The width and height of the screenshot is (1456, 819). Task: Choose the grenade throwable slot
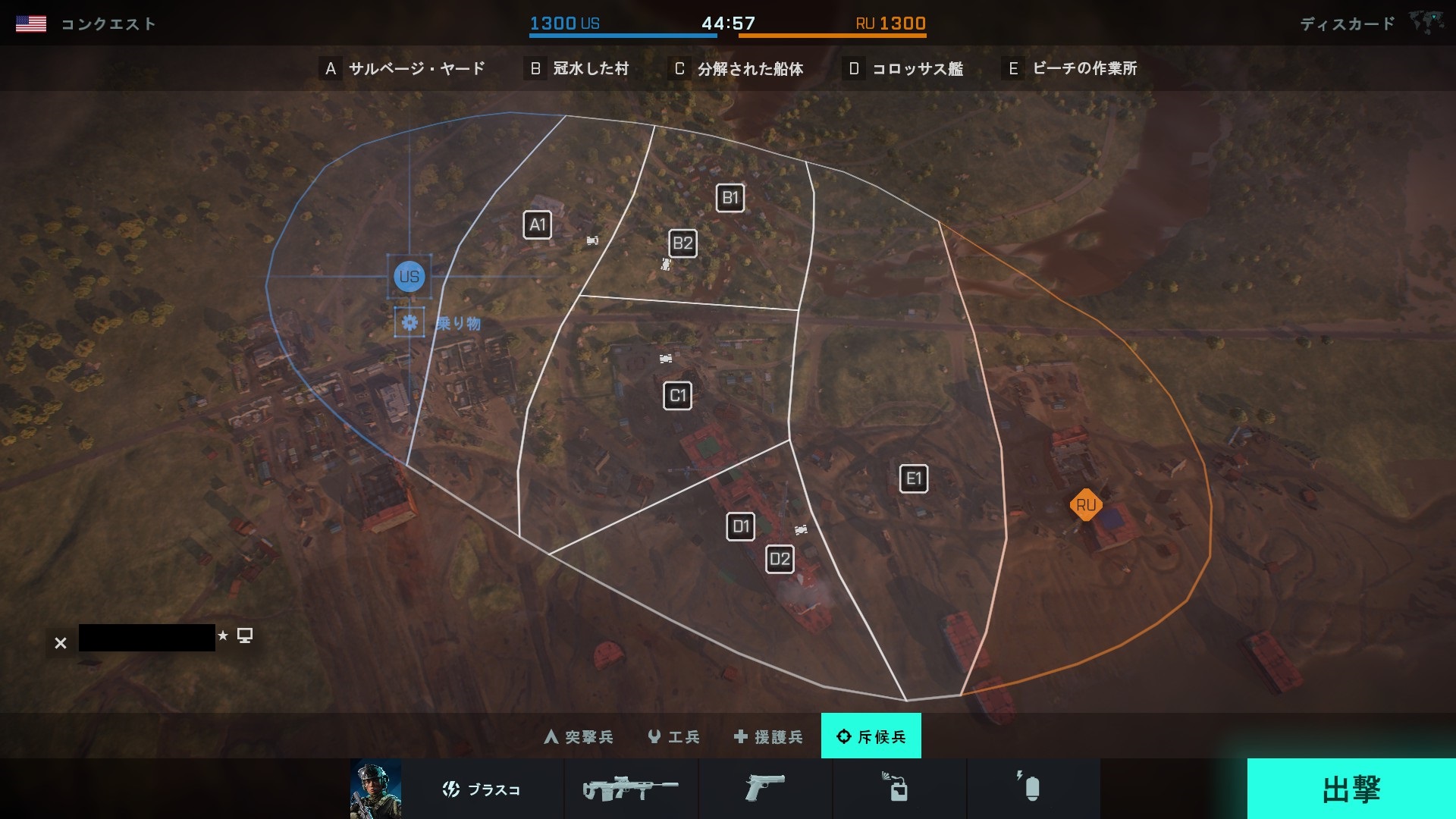point(1031,789)
